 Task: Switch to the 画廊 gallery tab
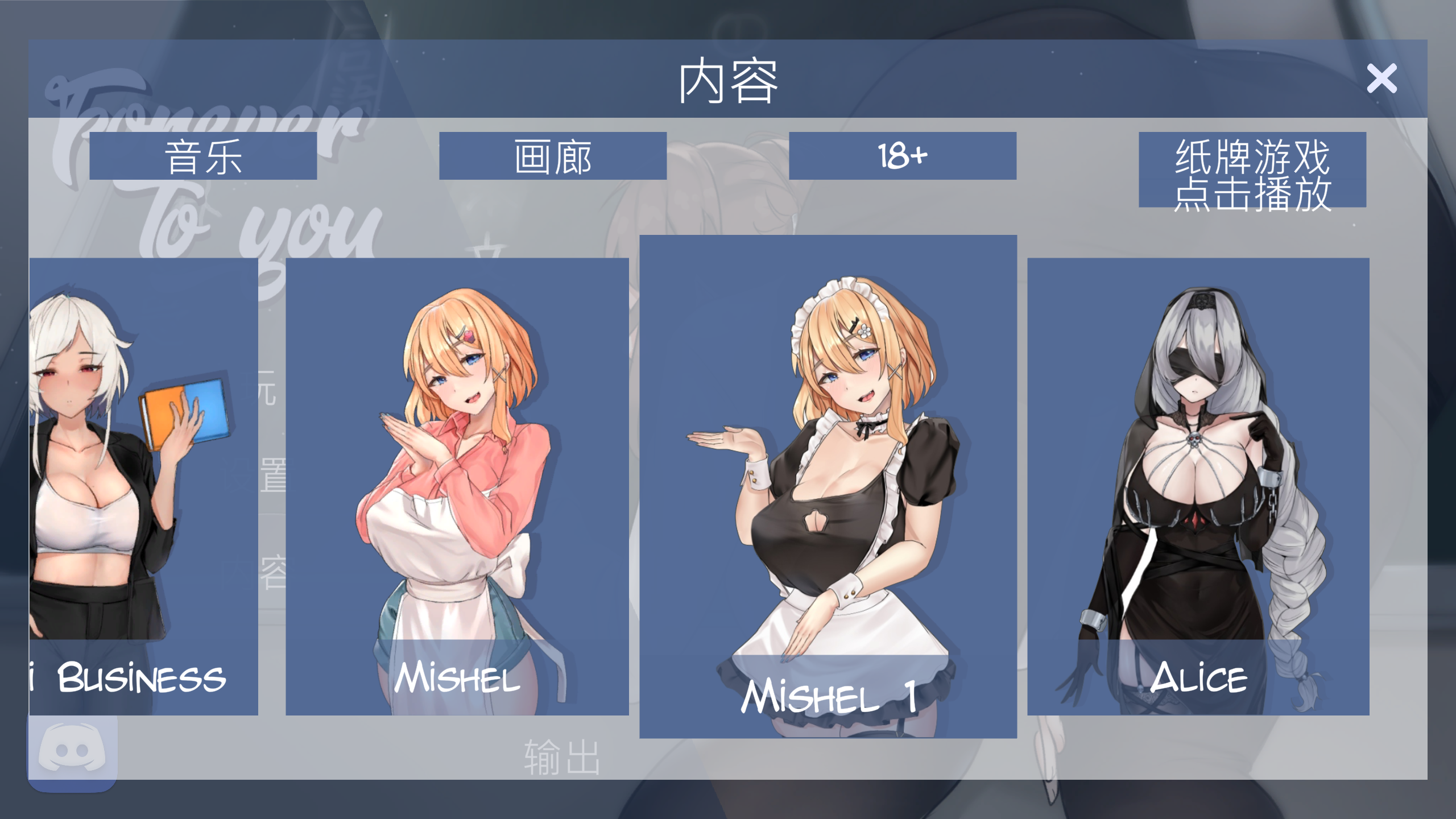click(x=555, y=158)
